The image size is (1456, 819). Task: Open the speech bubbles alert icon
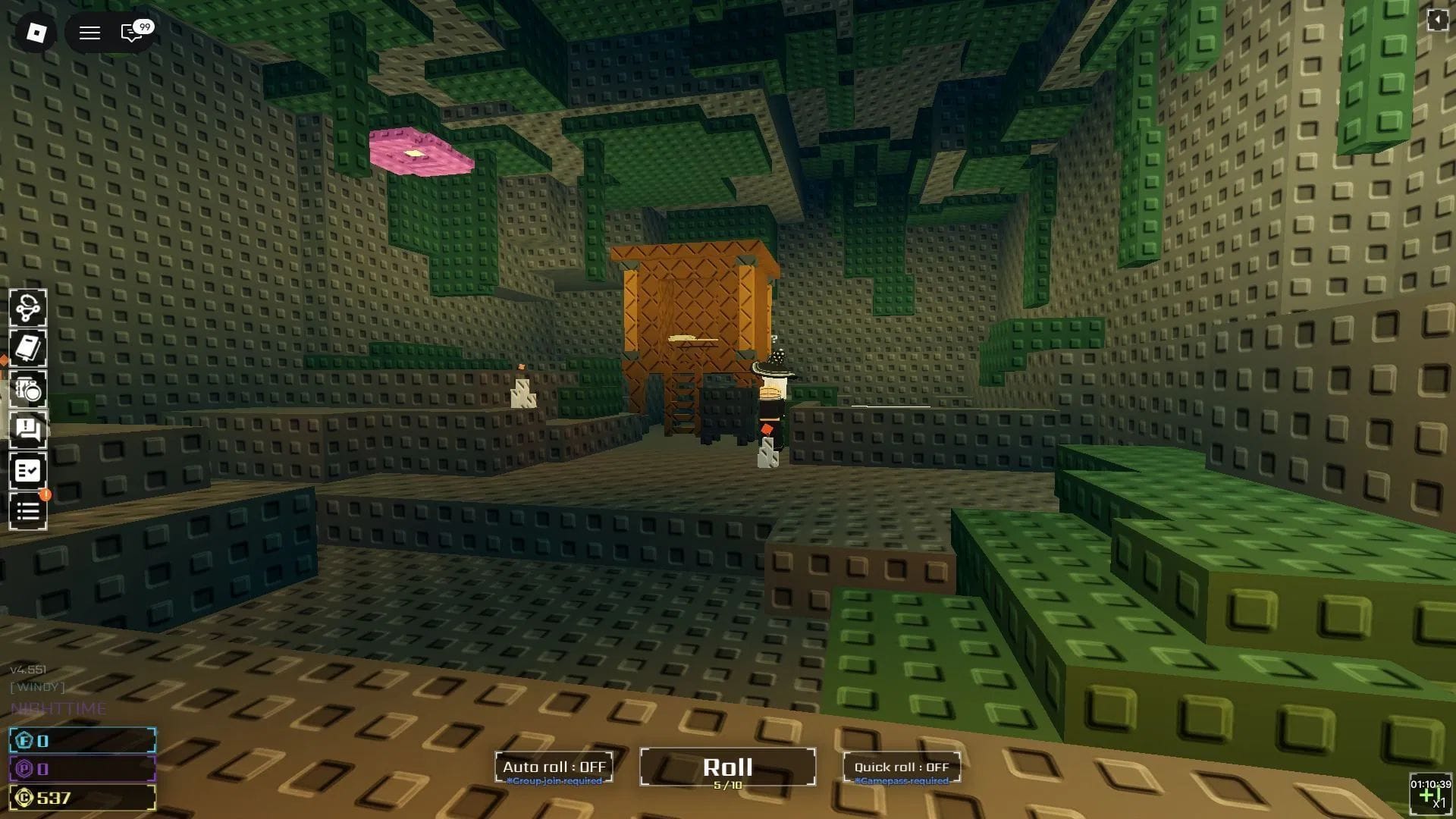28,430
